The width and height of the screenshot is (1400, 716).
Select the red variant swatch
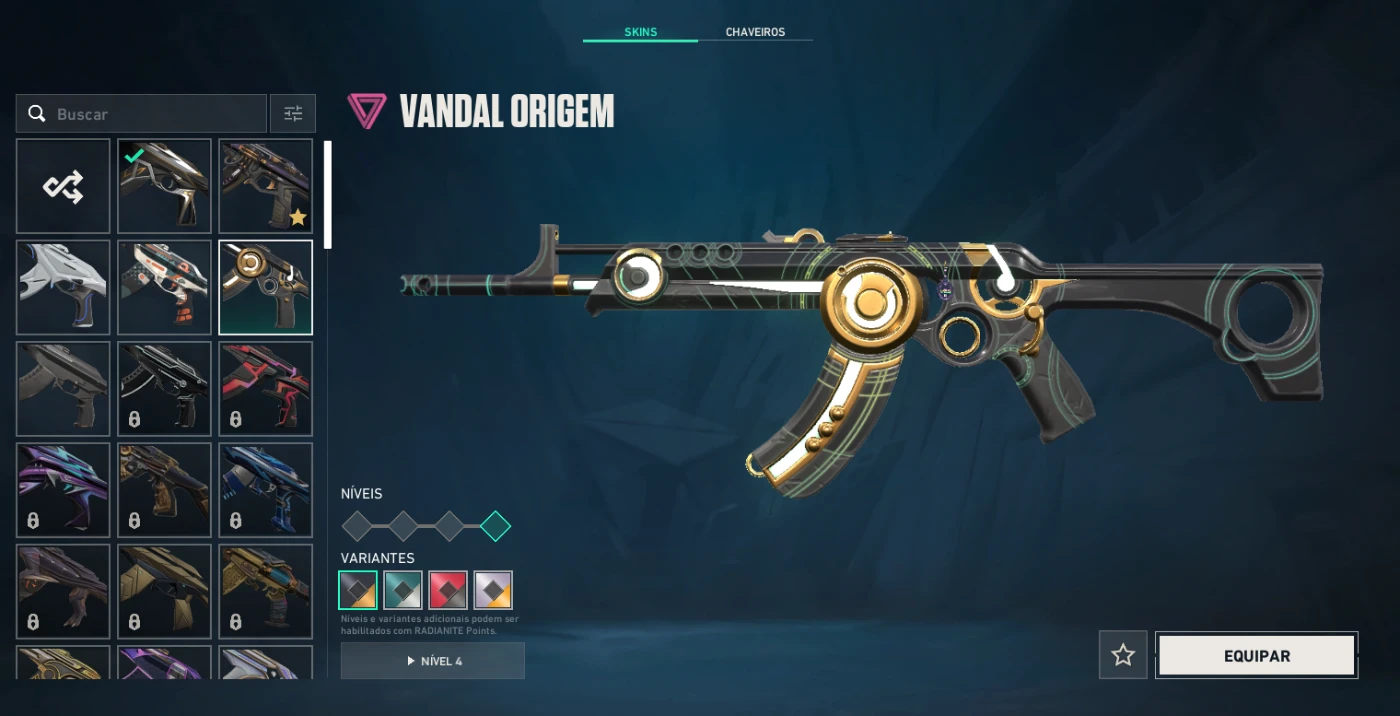448,590
